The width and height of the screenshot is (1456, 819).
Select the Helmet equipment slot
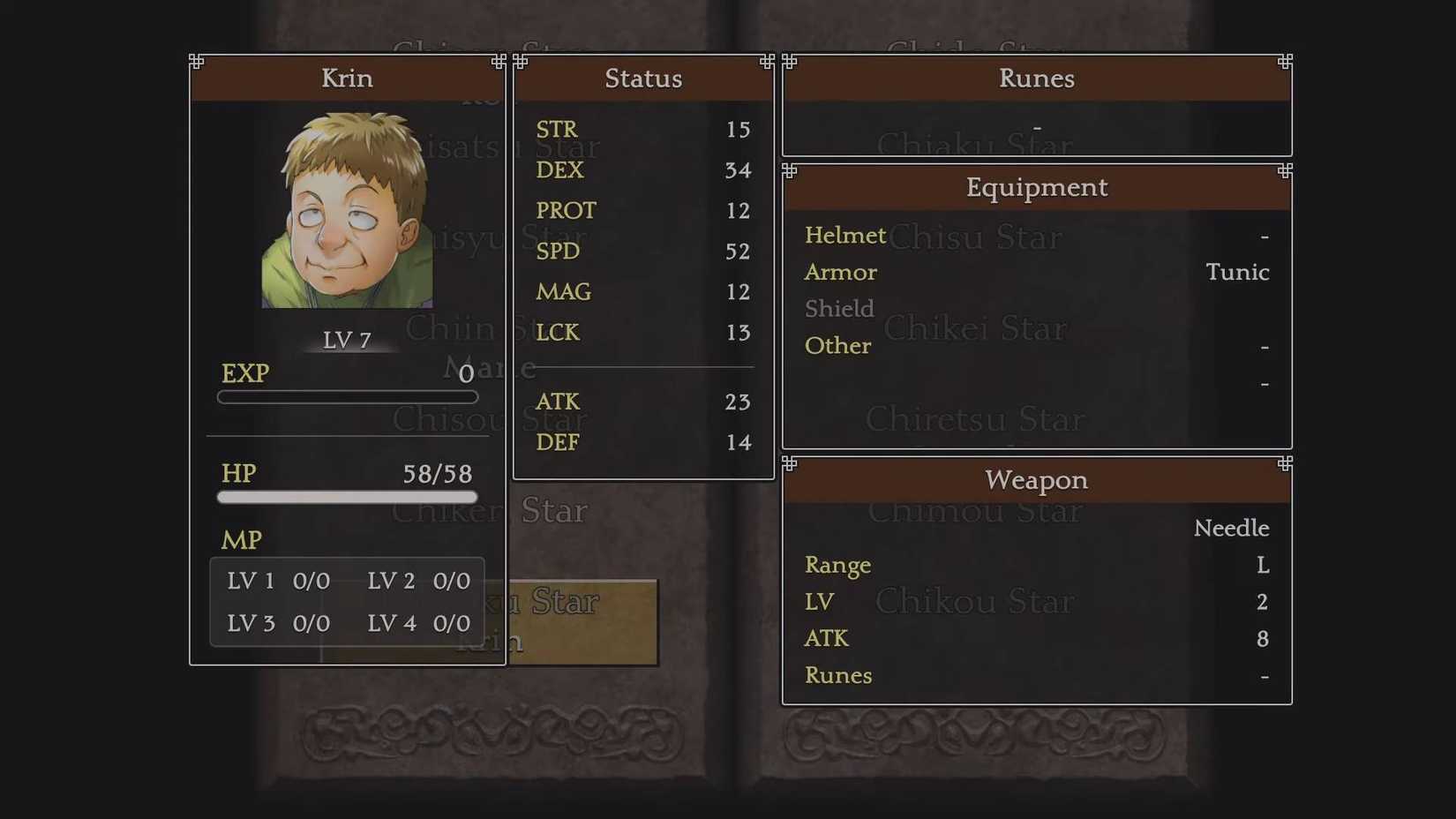(x=844, y=236)
